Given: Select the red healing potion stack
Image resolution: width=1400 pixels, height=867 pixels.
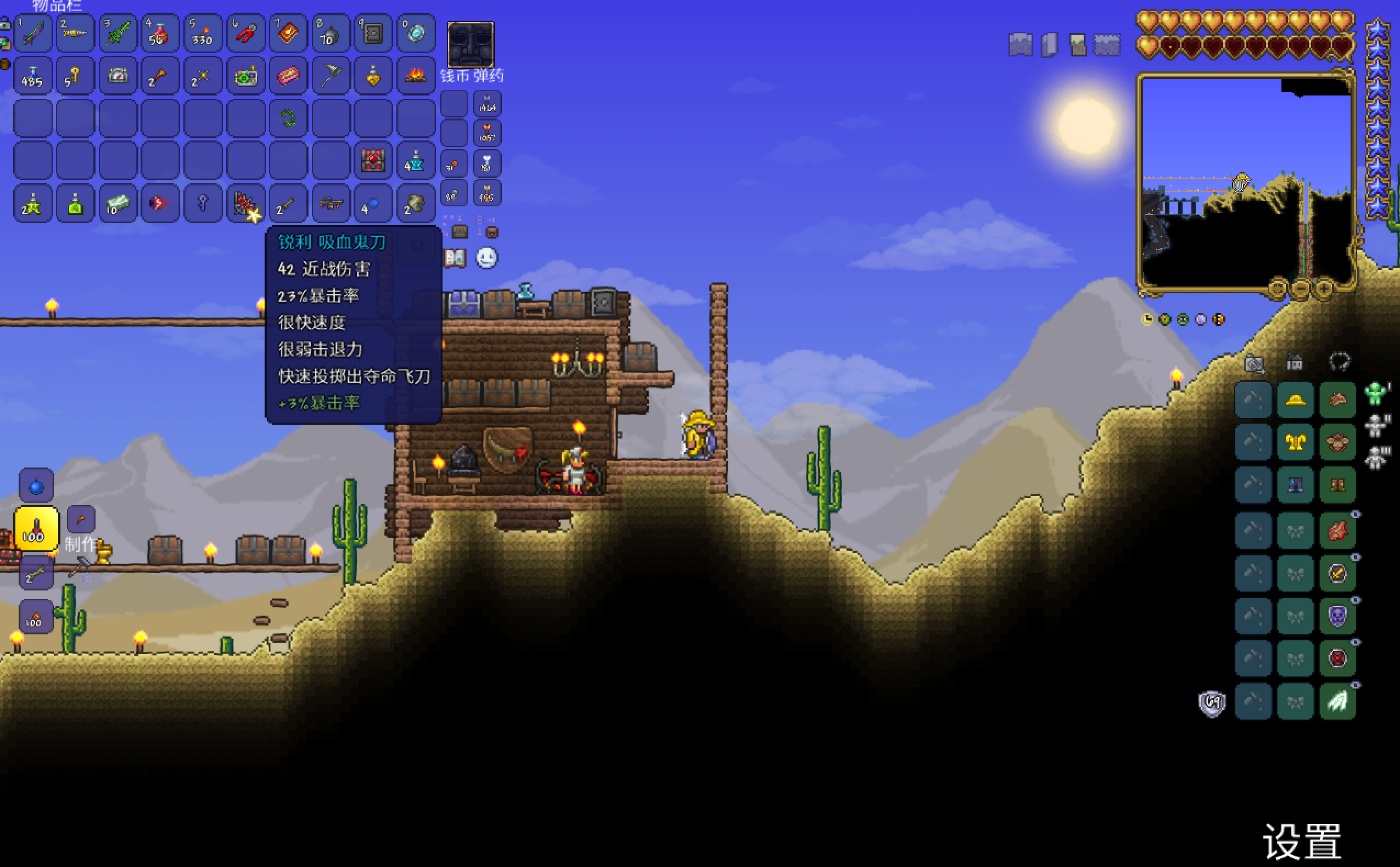Looking at the screenshot, I should tap(159, 33).
